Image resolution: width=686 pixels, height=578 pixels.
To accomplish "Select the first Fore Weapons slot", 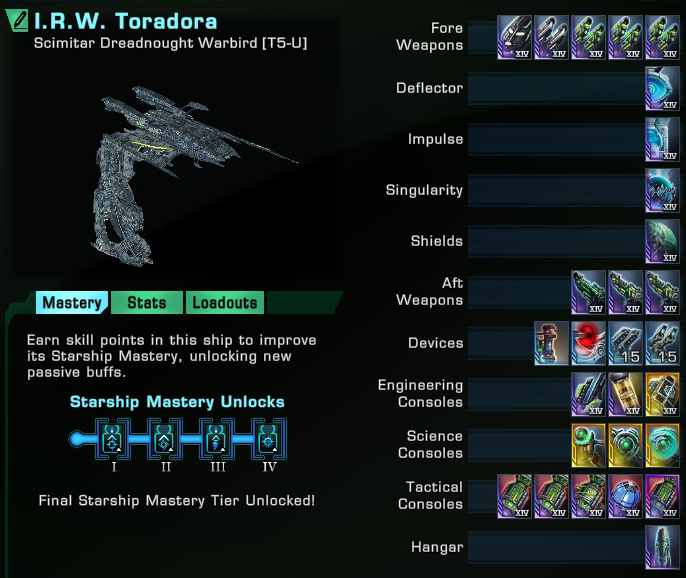I will pos(514,37).
